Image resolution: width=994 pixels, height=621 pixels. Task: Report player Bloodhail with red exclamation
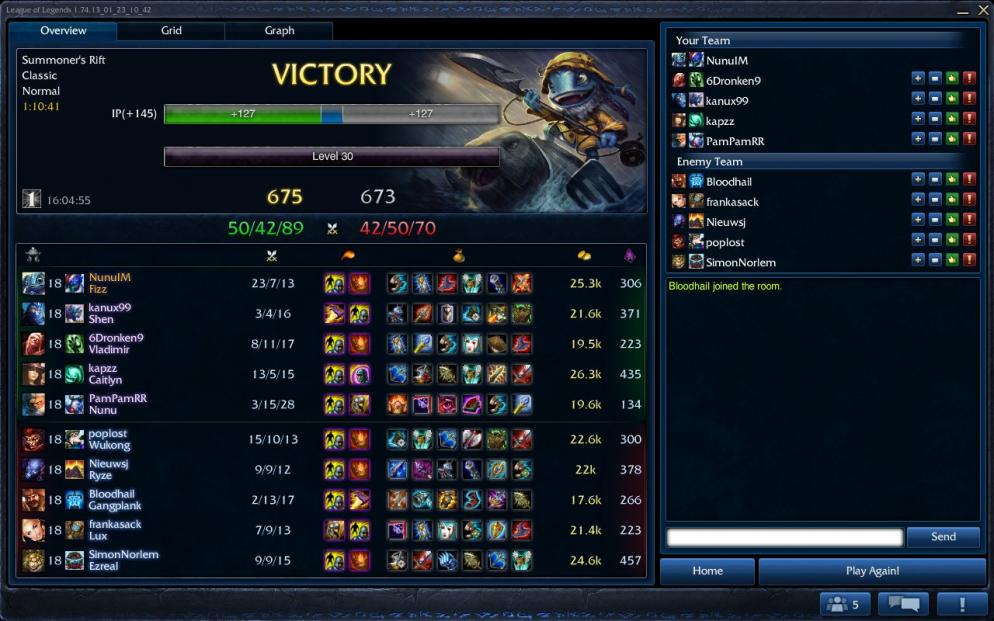tap(969, 180)
